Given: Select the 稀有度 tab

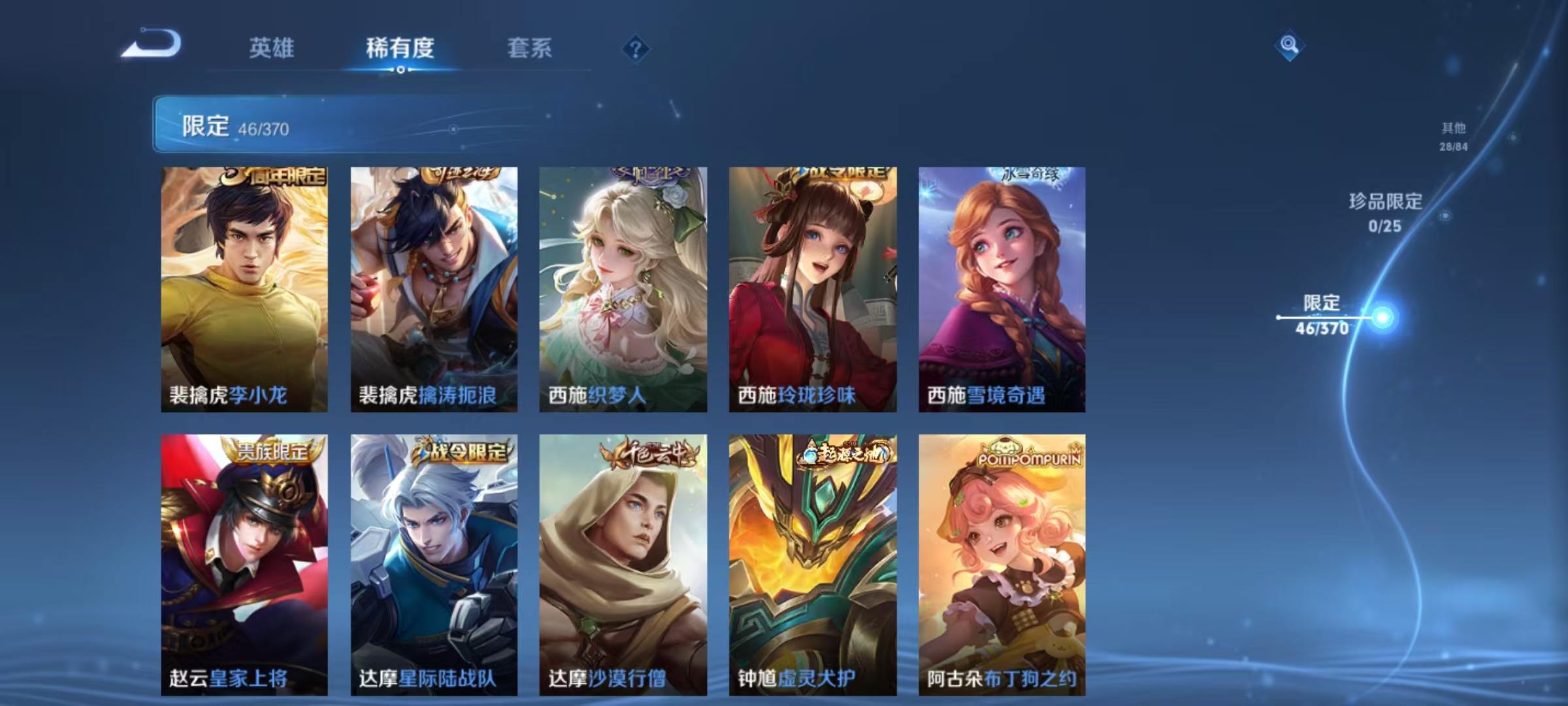Looking at the screenshot, I should (400, 48).
